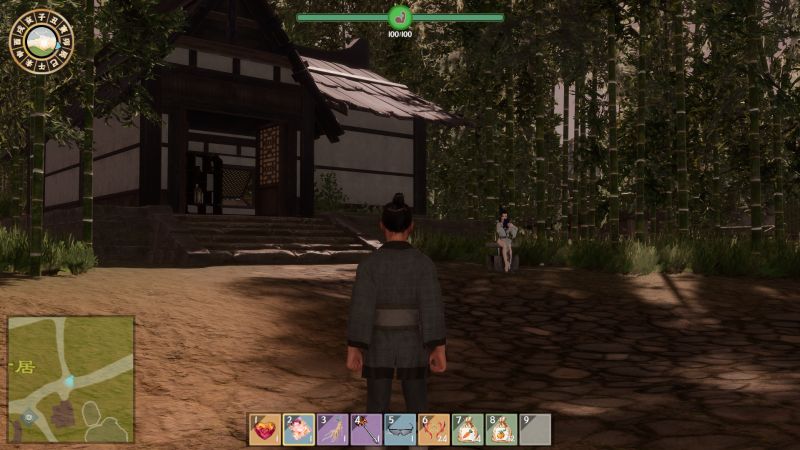Open the minimap
800x450 pixels.
pyautogui.click(x=71, y=379)
